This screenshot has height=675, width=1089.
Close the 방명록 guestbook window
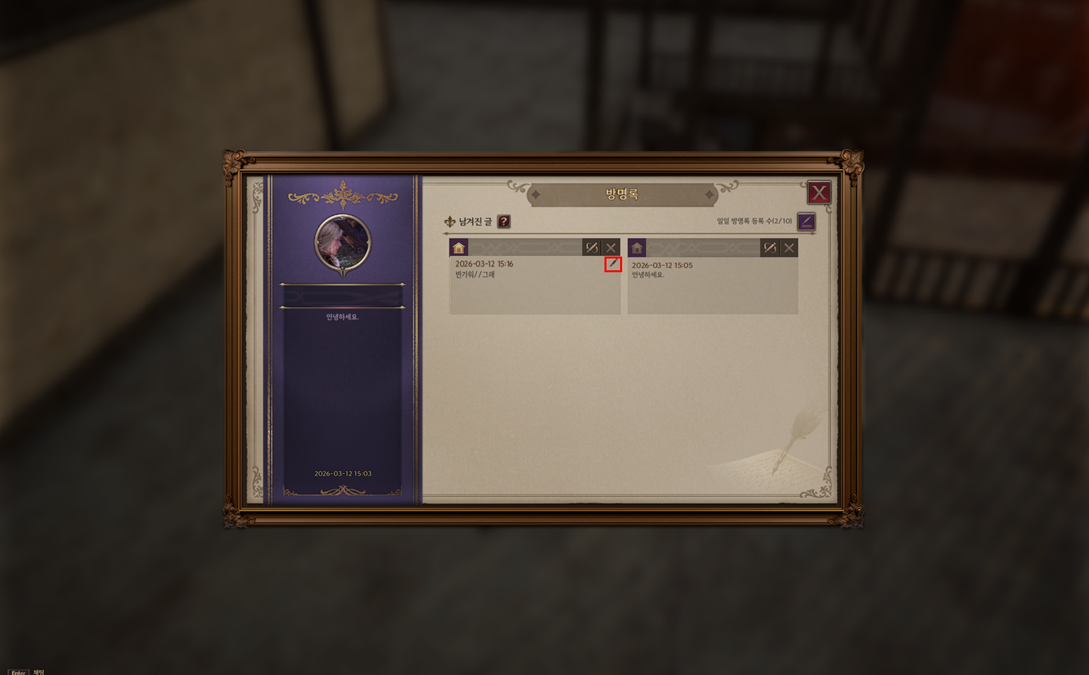pos(819,193)
